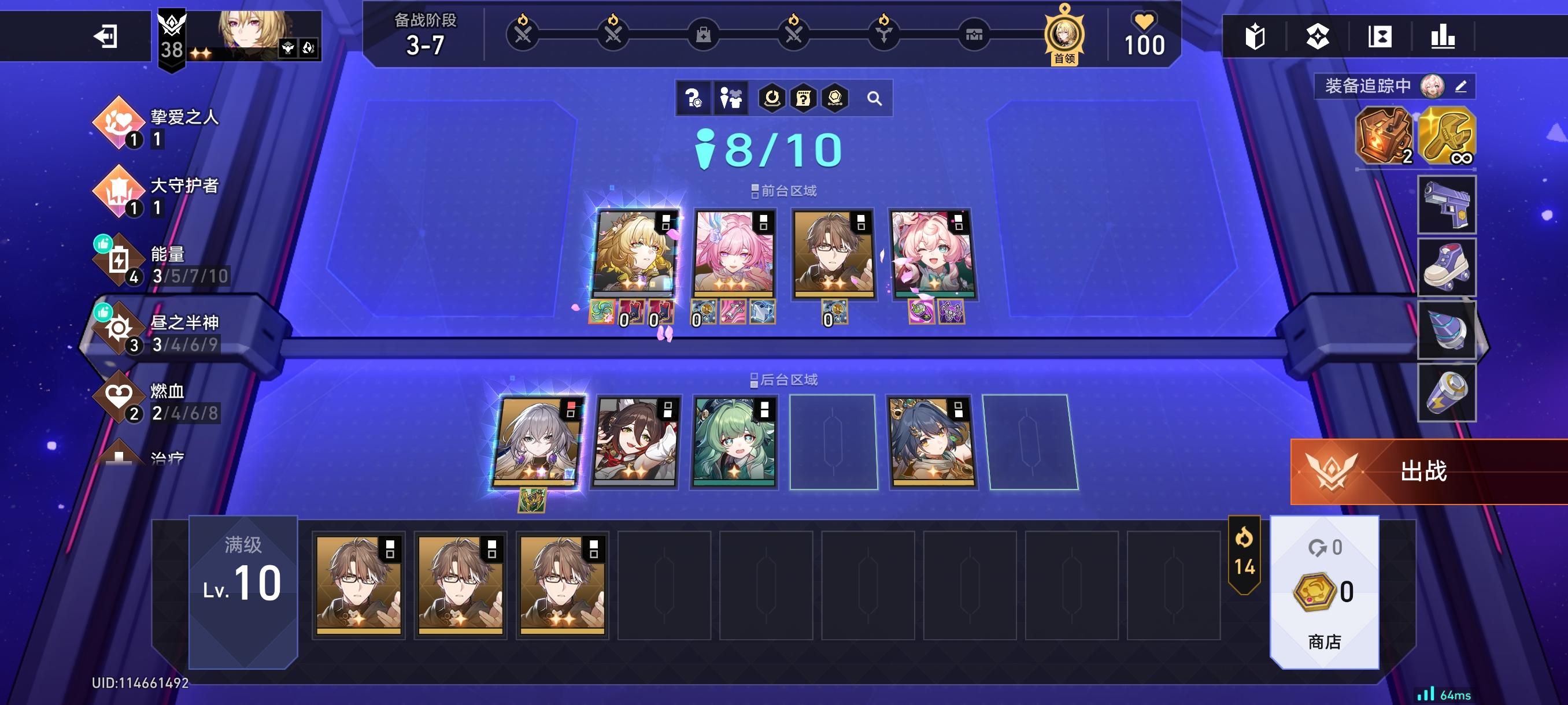This screenshot has width=1568, height=705.
Task: Toggle the question-mark scroll hexagon filter
Action: click(x=803, y=98)
